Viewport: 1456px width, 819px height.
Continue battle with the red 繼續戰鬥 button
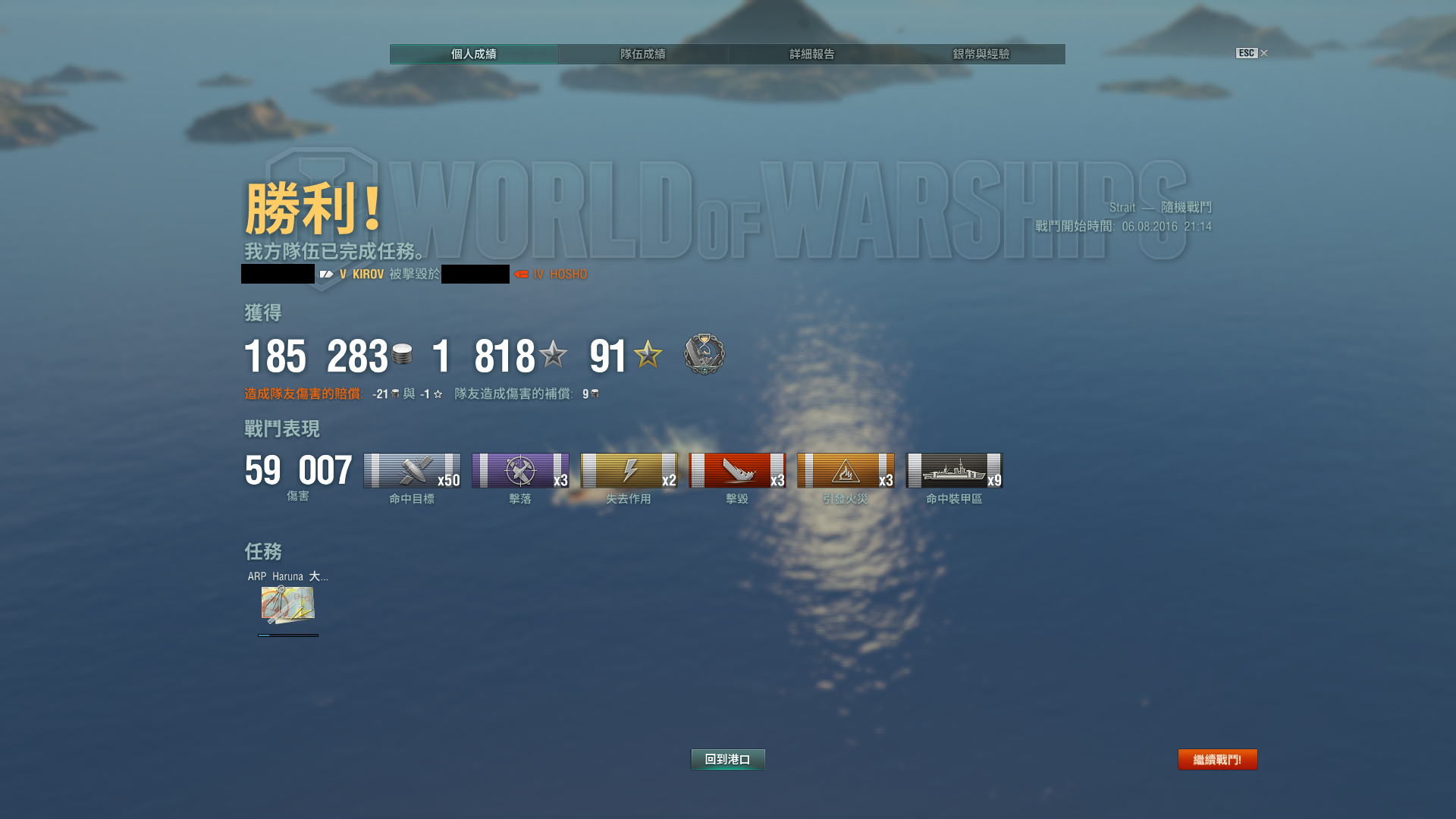1217,759
